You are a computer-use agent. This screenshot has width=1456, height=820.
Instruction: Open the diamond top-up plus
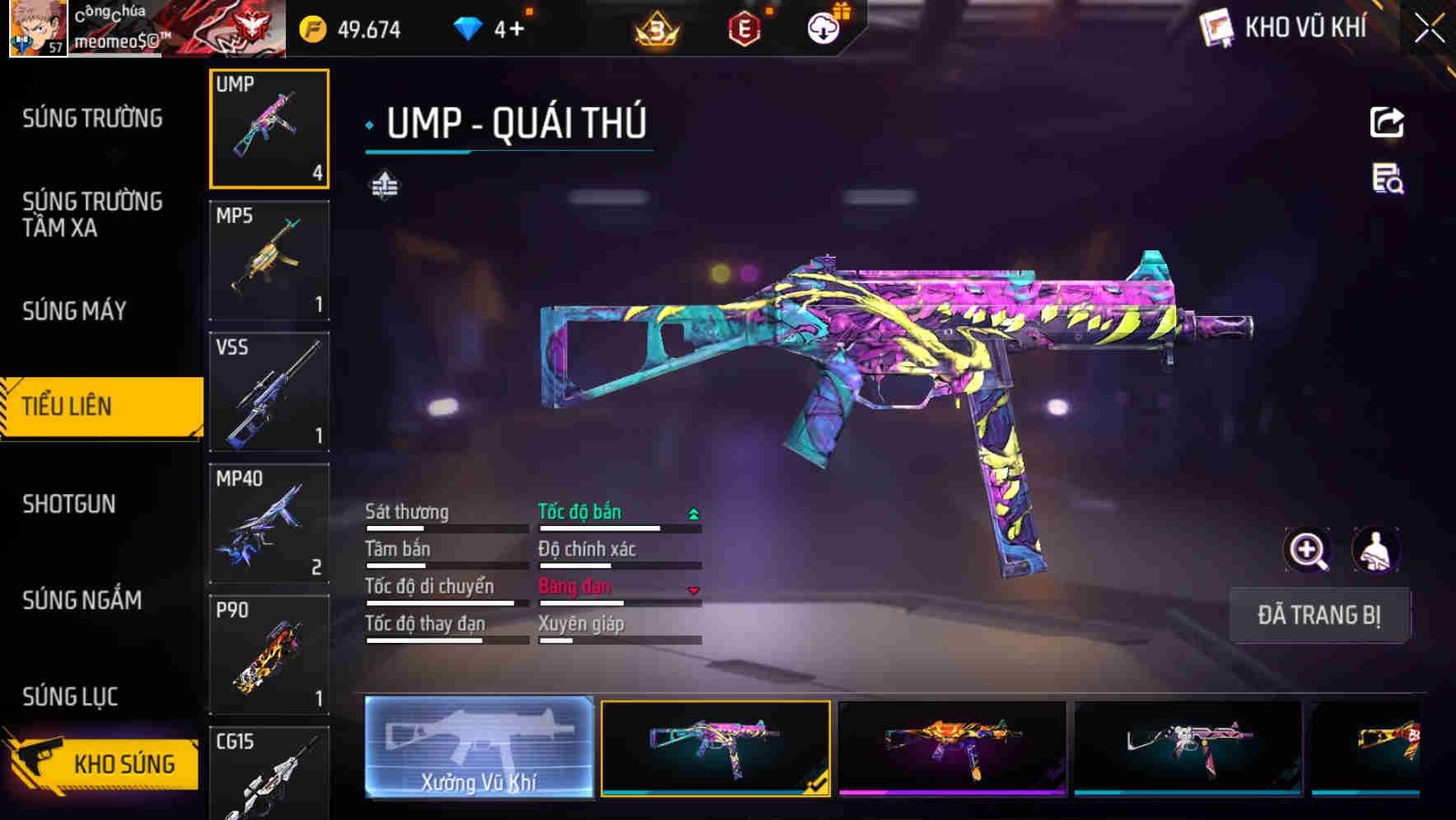point(516,30)
